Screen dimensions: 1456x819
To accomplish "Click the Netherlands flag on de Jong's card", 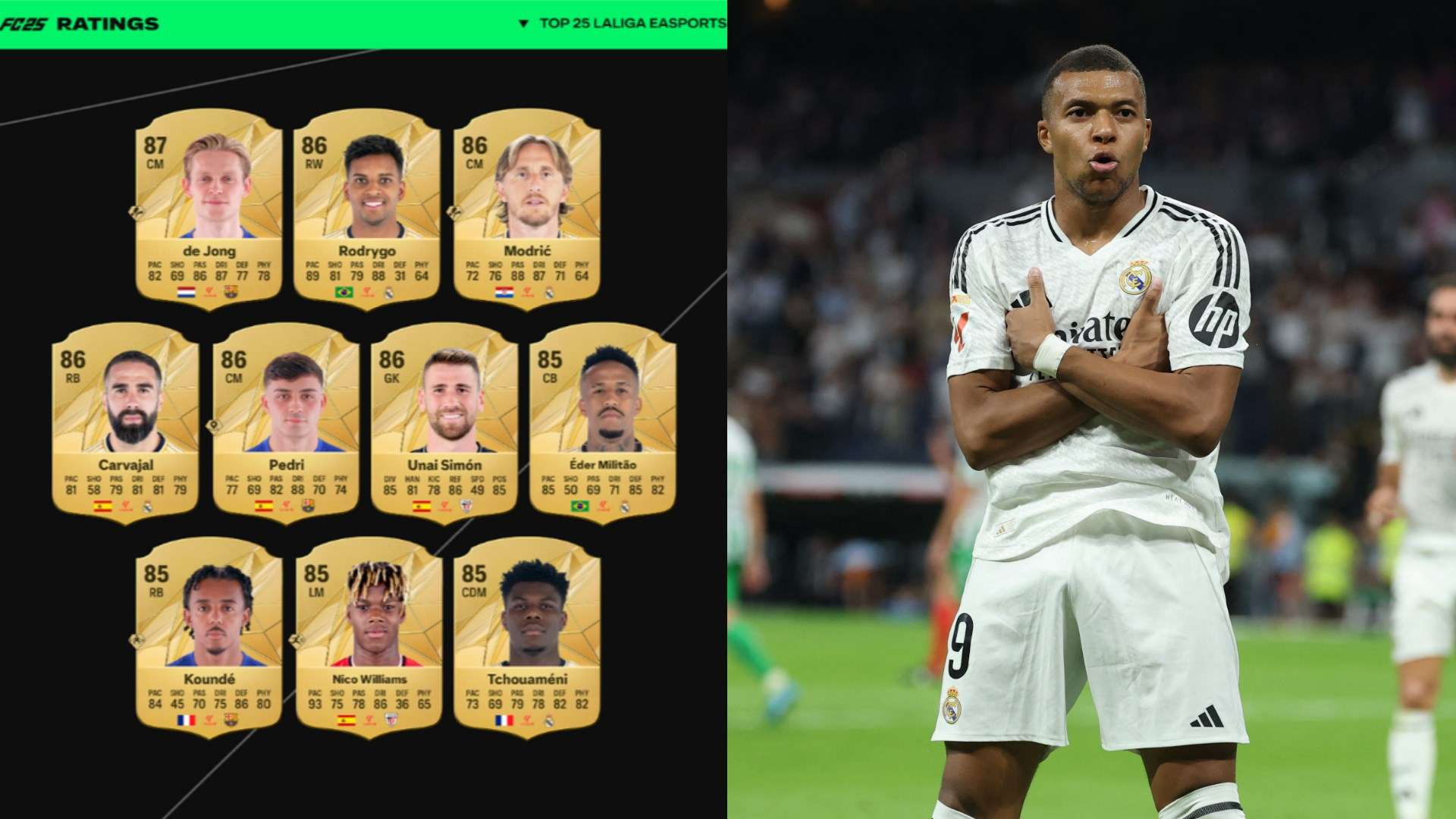I will point(185,292).
